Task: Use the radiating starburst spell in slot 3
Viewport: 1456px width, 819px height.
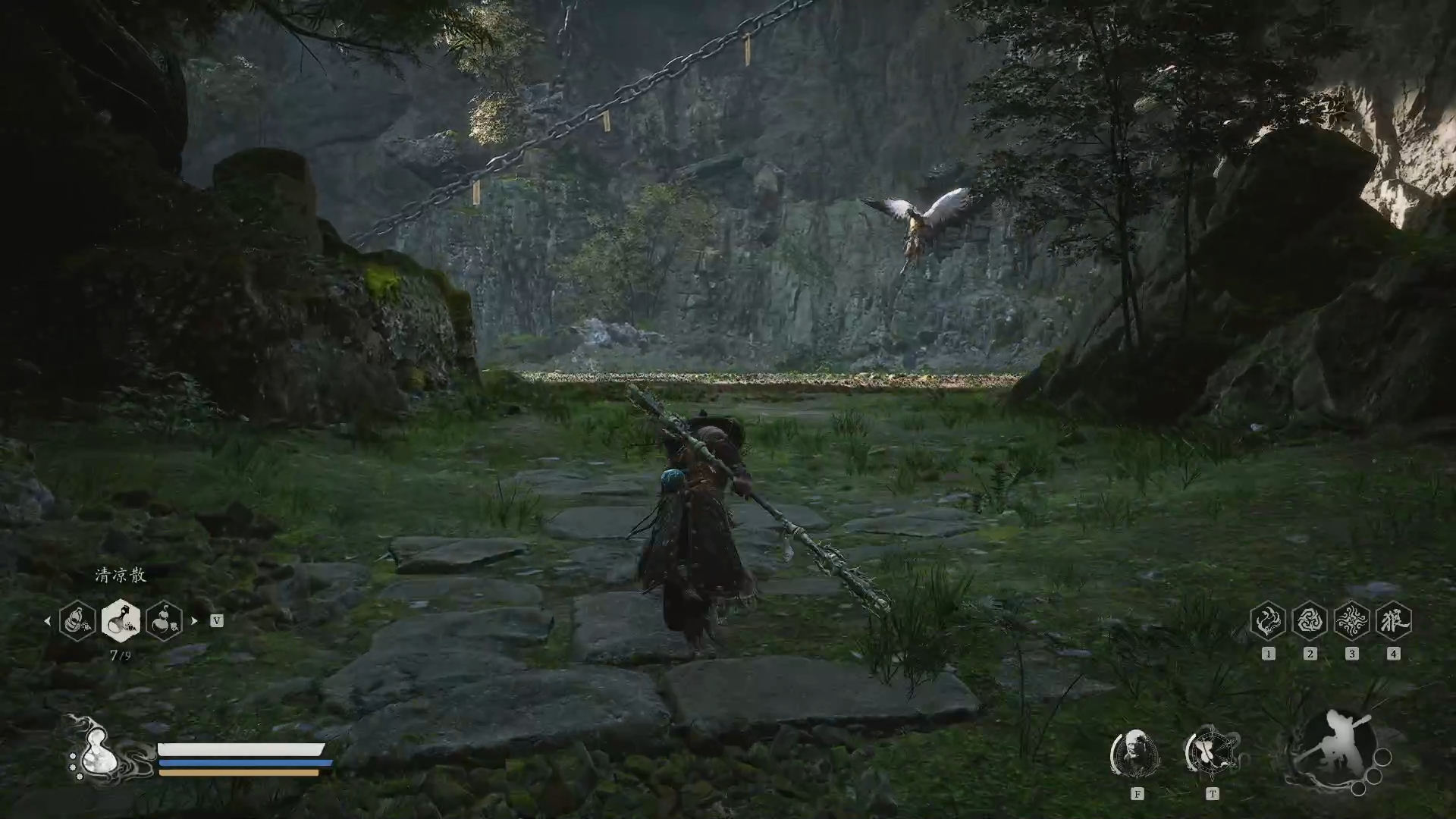Action: (x=1351, y=621)
